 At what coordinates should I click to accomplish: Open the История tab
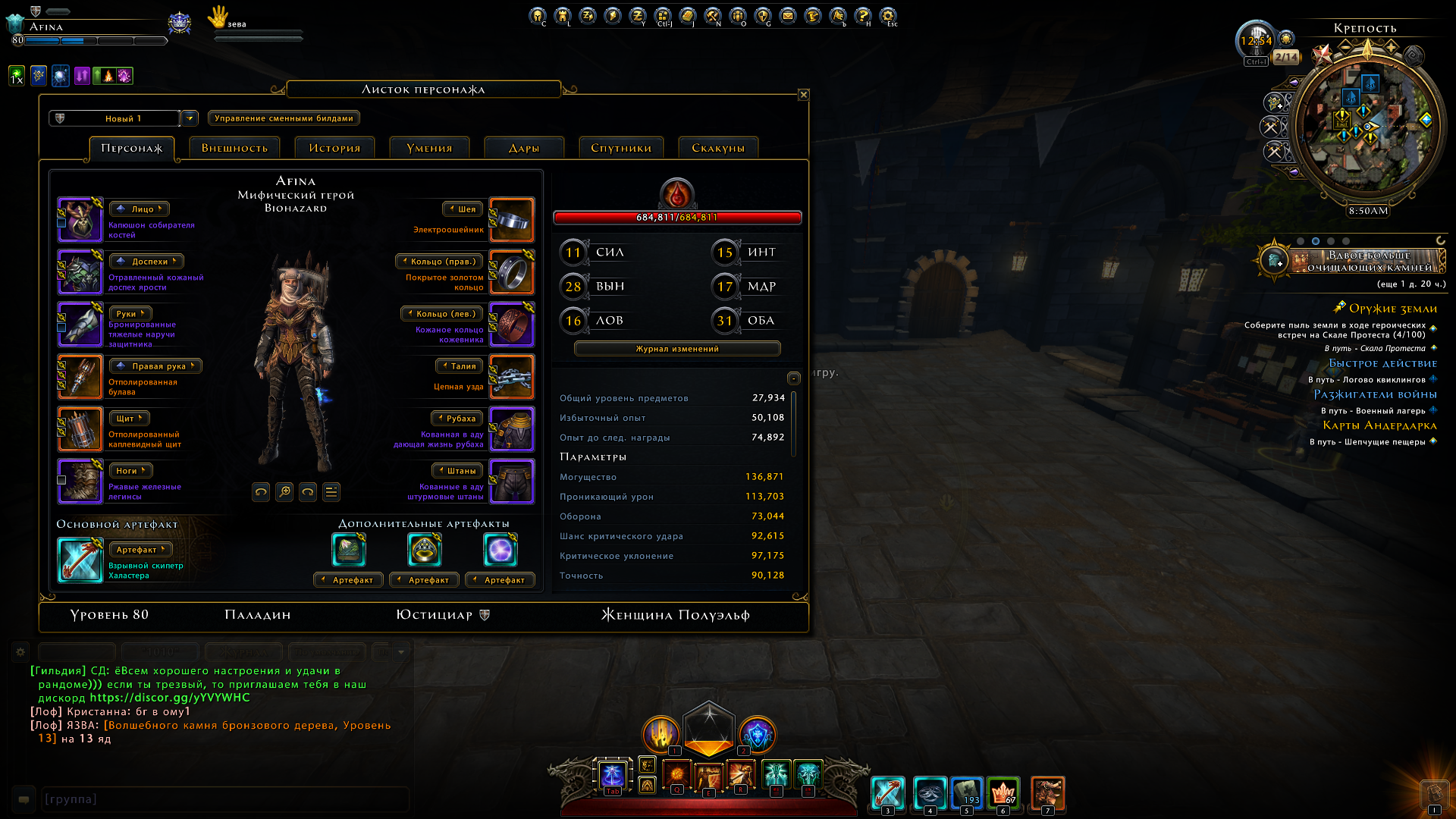pos(334,148)
